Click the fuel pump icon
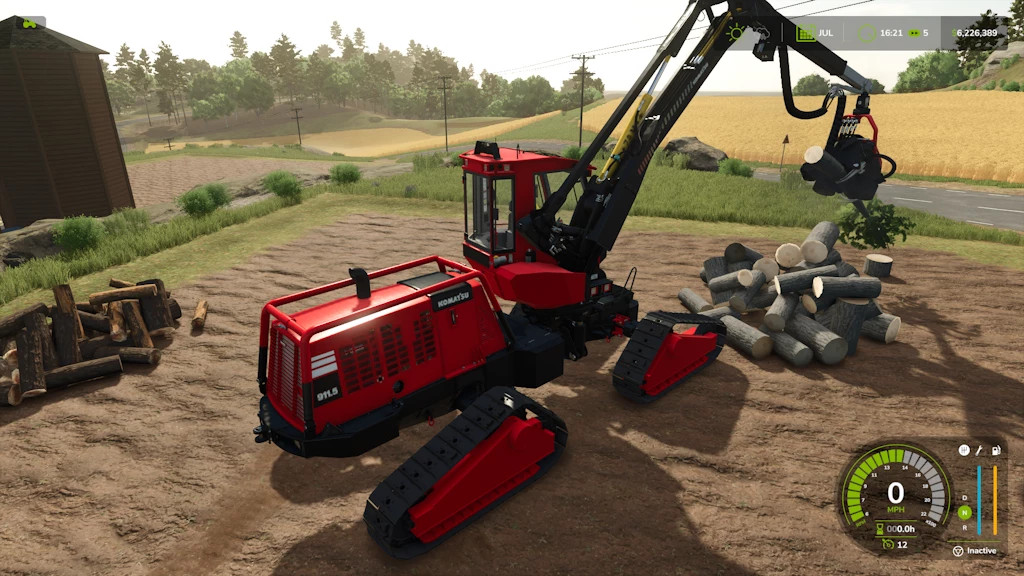The height and width of the screenshot is (576, 1024). [995, 450]
